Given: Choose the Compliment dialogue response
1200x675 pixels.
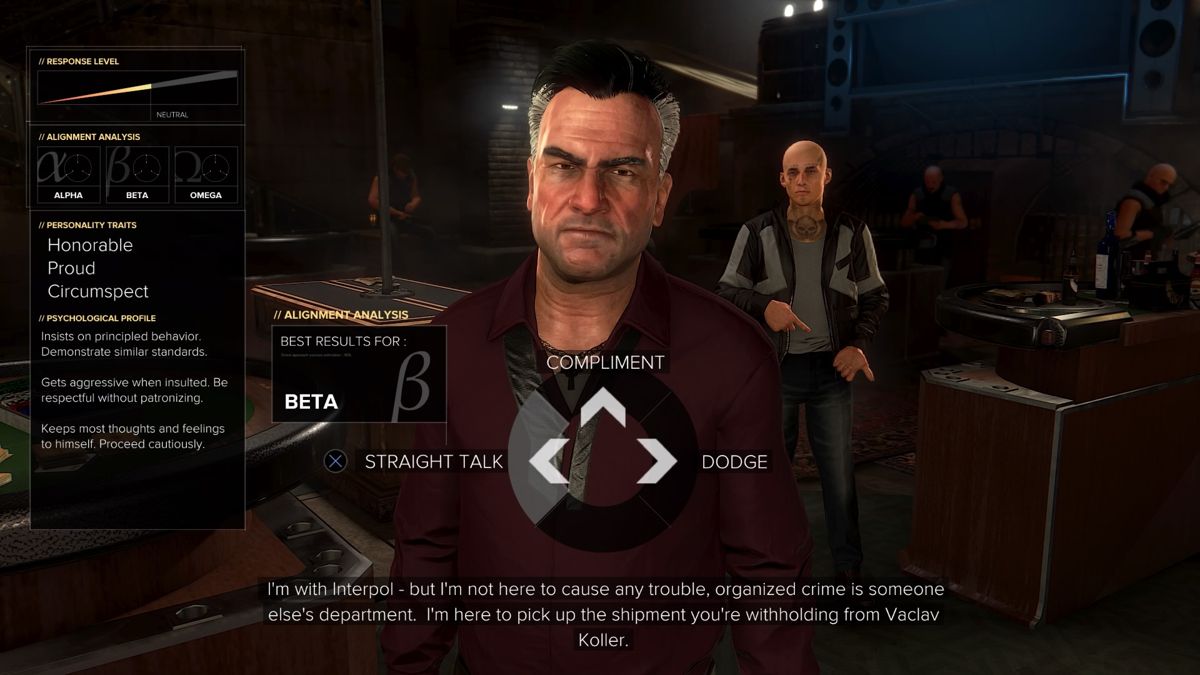Looking at the screenshot, I should tap(605, 363).
